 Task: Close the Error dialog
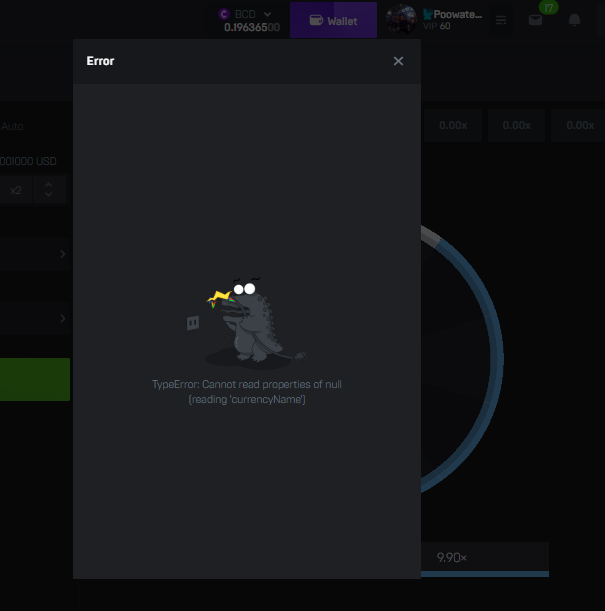point(398,61)
